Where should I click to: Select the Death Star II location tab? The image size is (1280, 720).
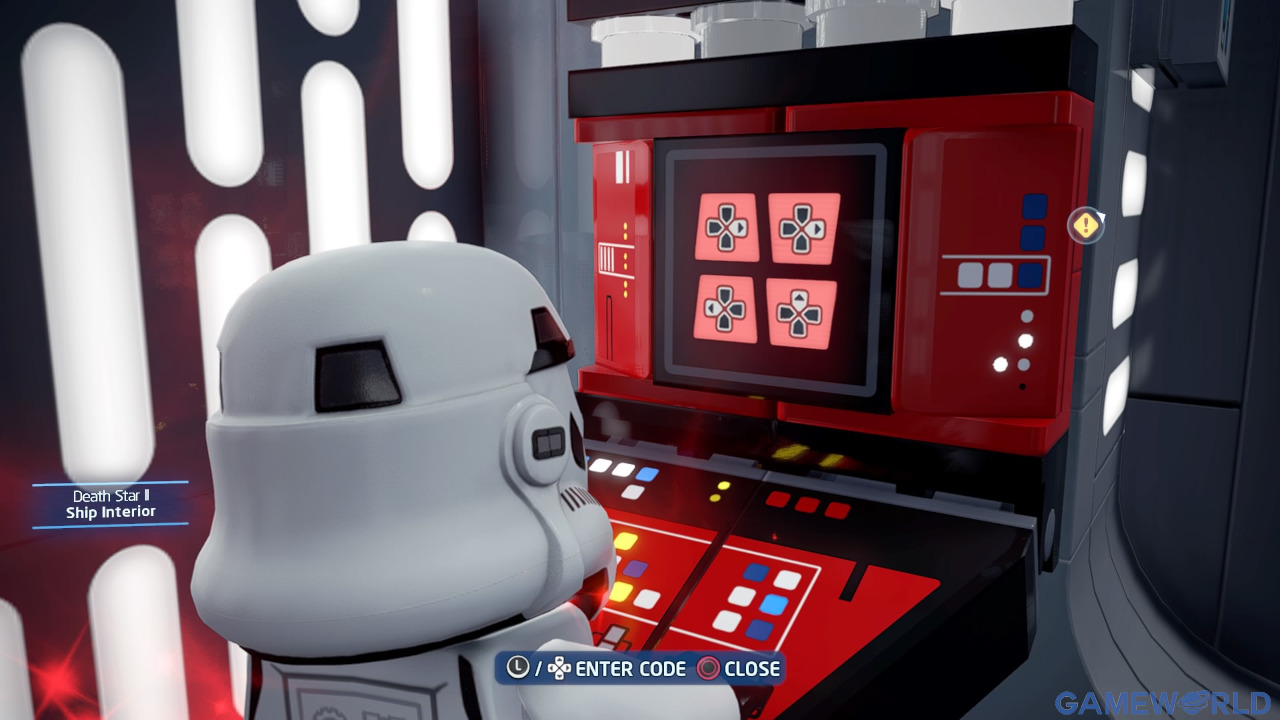tap(110, 494)
